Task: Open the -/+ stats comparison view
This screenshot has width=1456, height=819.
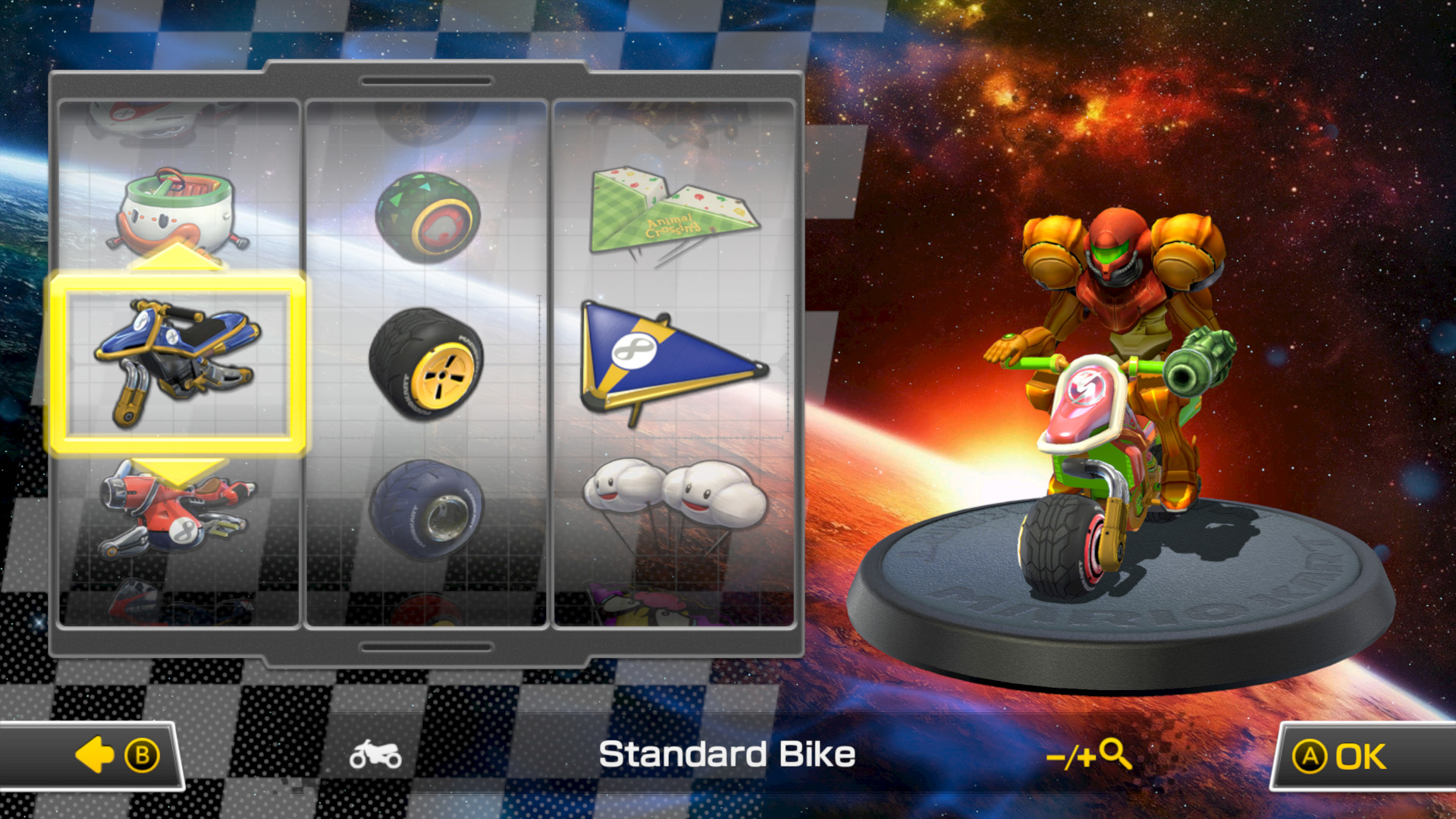Action: (1090, 753)
